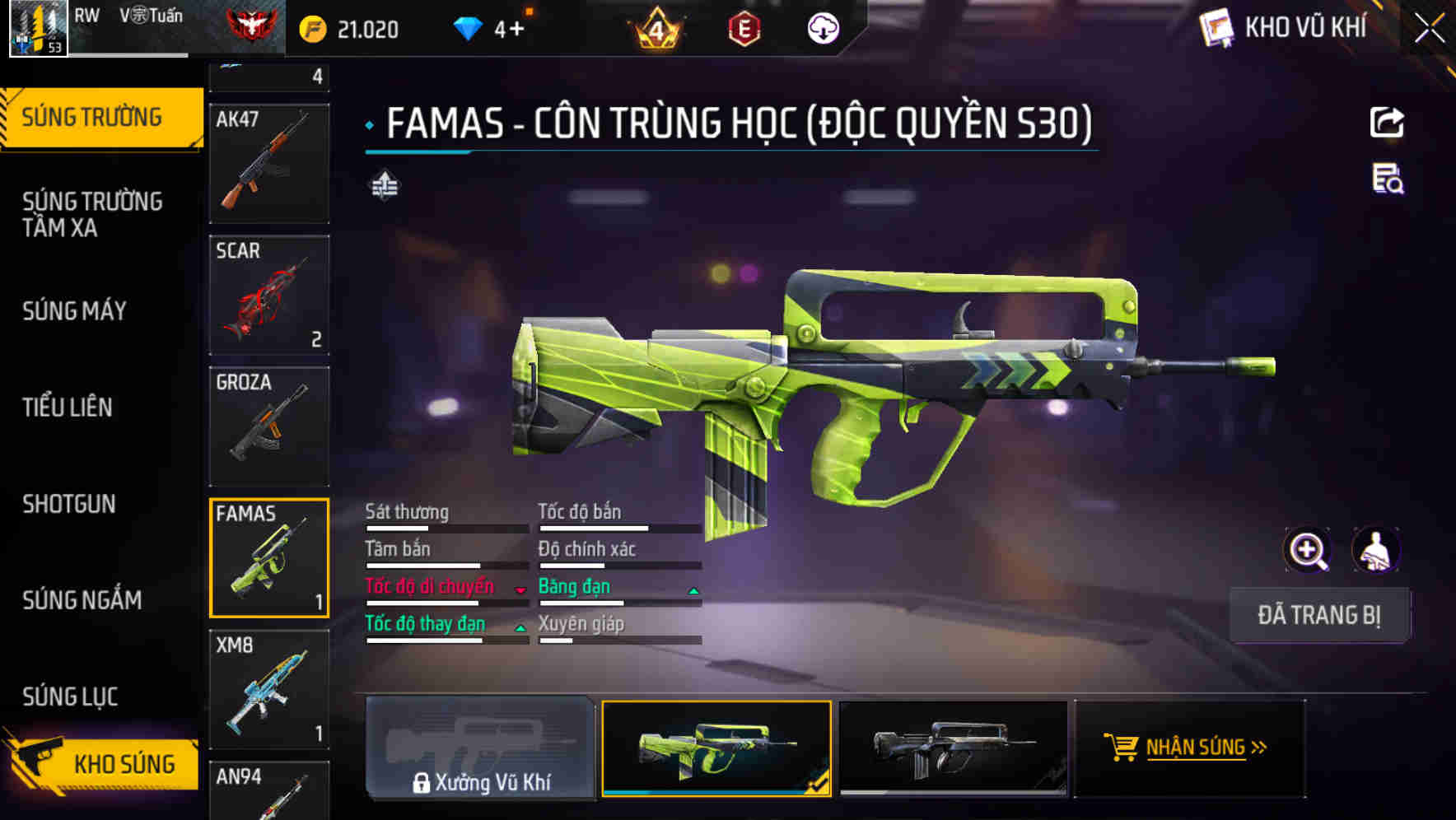1456x820 pixels.
Task: Zoom in with the magnifier button
Action: 1307,550
